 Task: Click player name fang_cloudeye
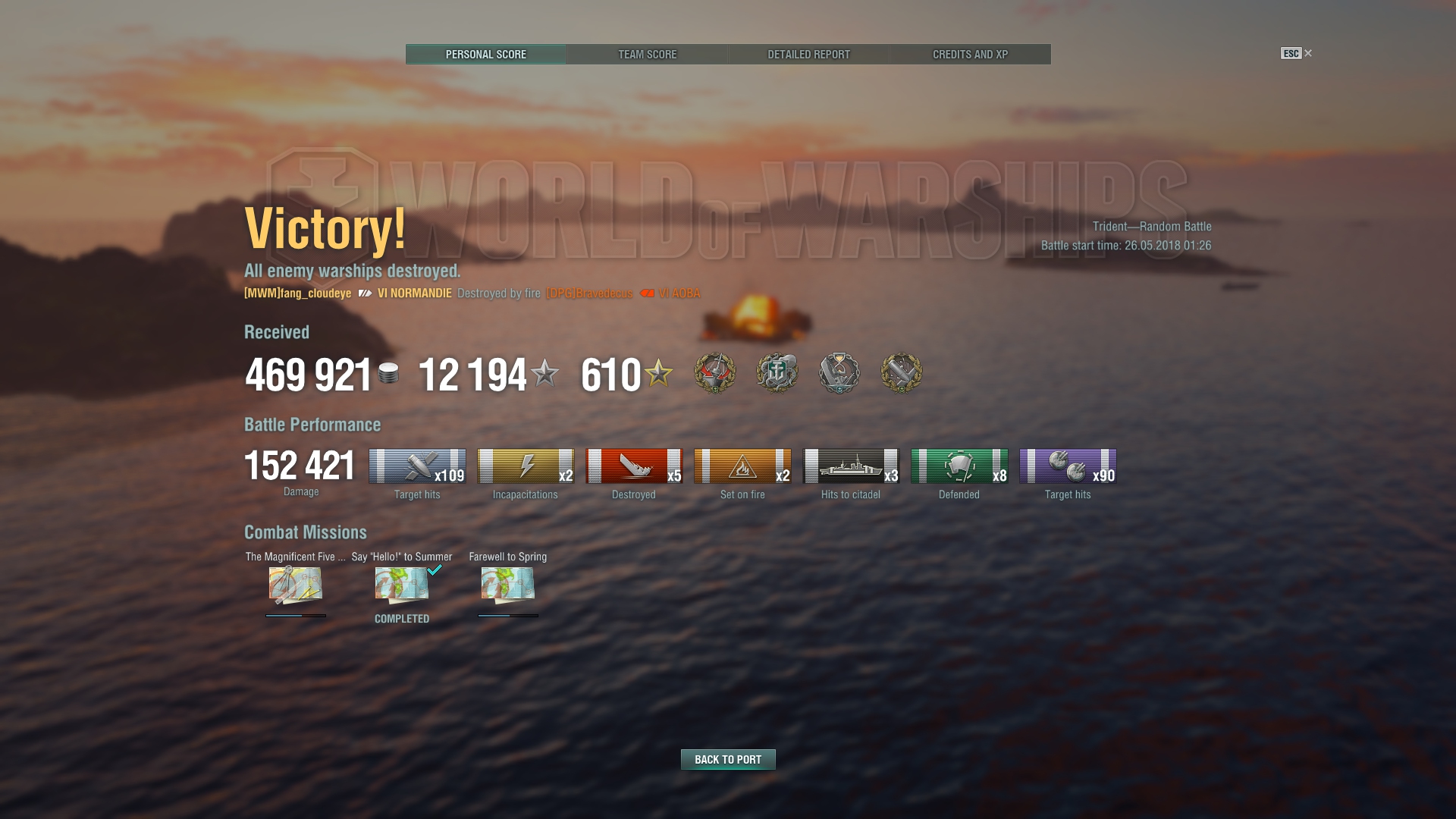[297, 293]
